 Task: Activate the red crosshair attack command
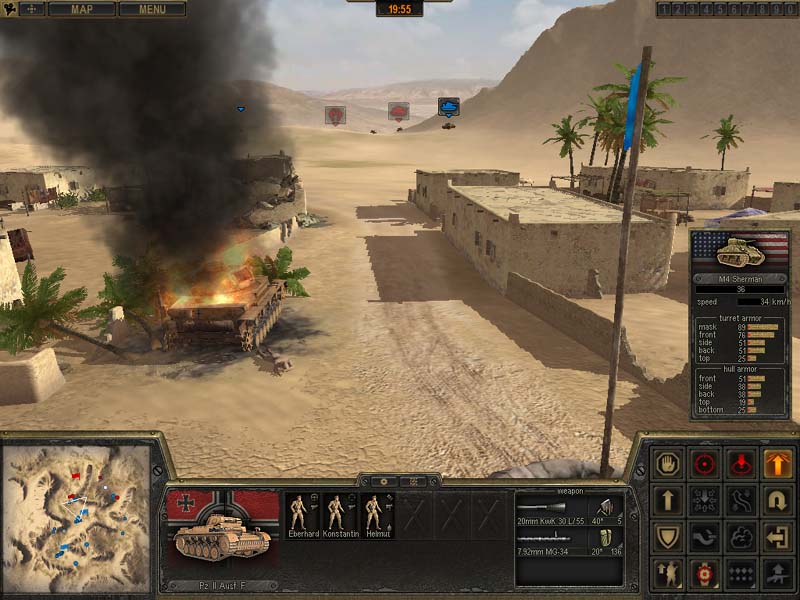[705, 464]
